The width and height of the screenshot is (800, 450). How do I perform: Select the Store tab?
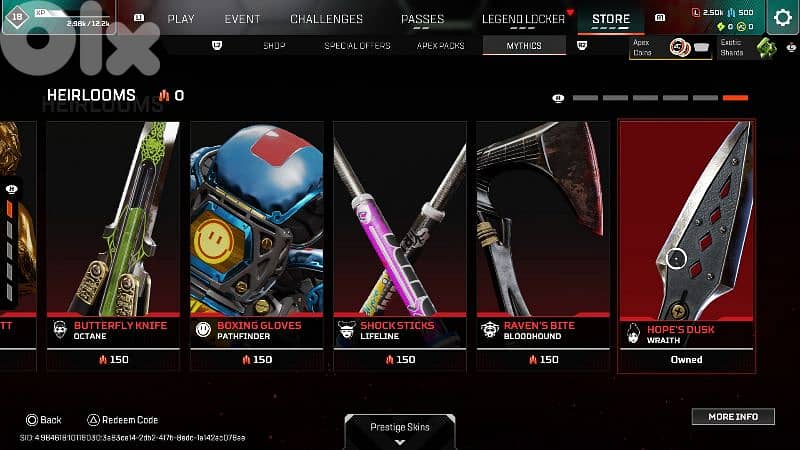tap(611, 19)
